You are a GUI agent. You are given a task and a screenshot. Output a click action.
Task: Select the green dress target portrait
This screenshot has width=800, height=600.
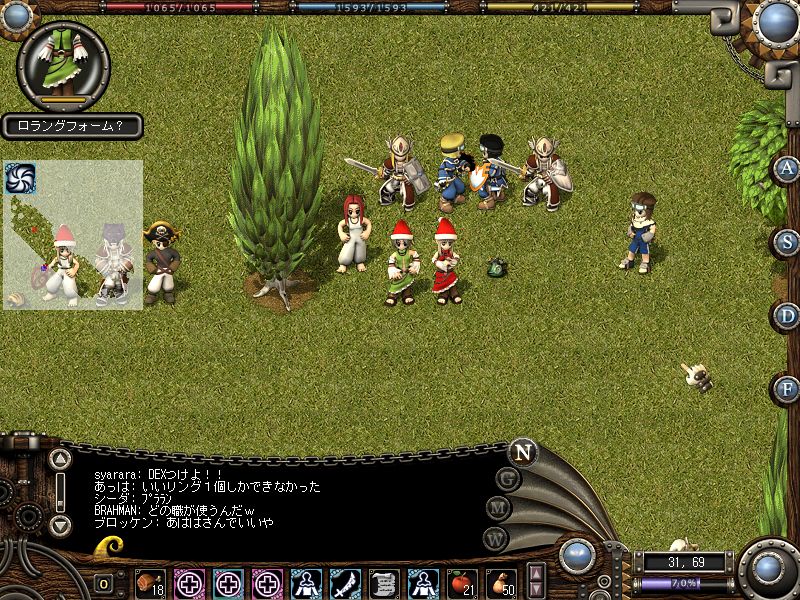pyautogui.click(x=64, y=62)
